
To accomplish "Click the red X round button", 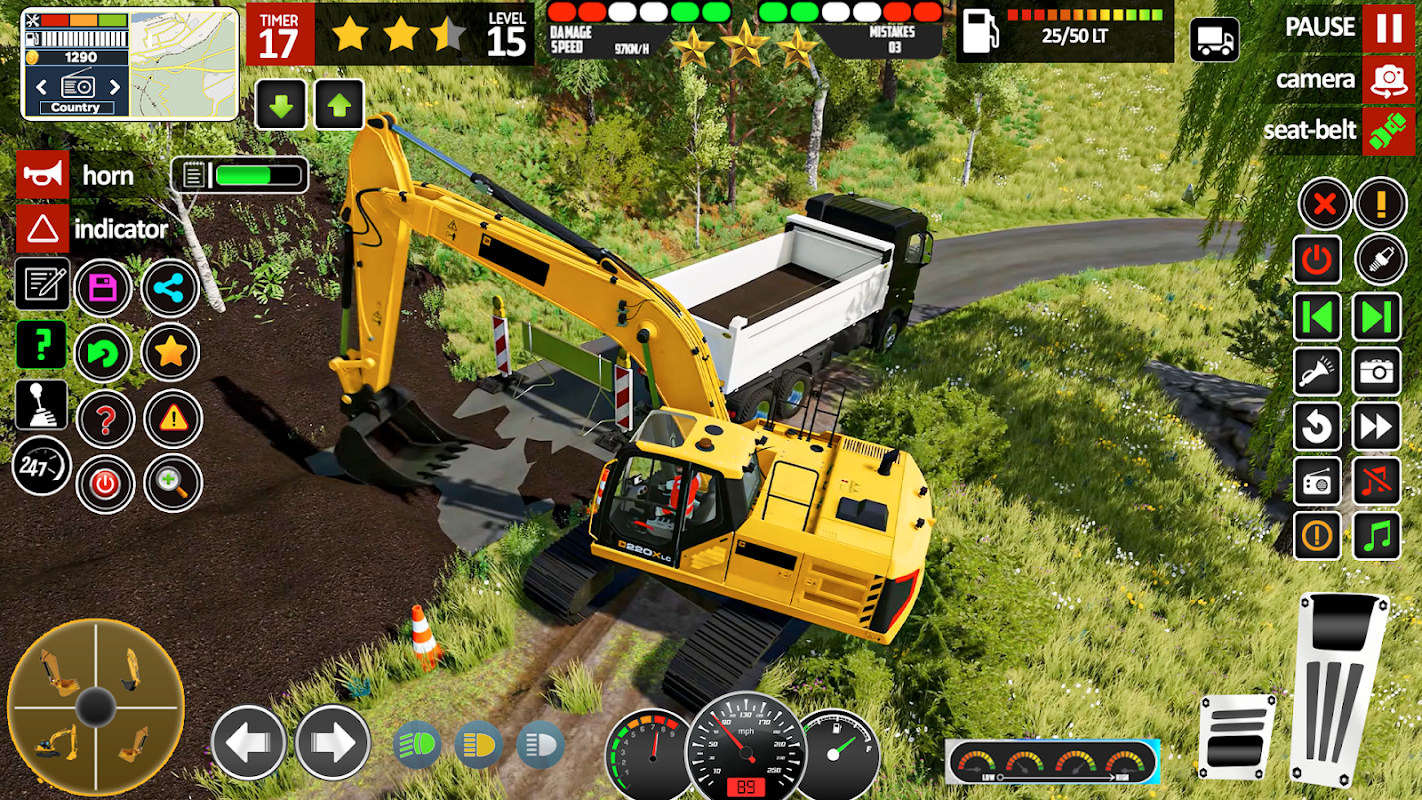I will tap(1324, 205).
